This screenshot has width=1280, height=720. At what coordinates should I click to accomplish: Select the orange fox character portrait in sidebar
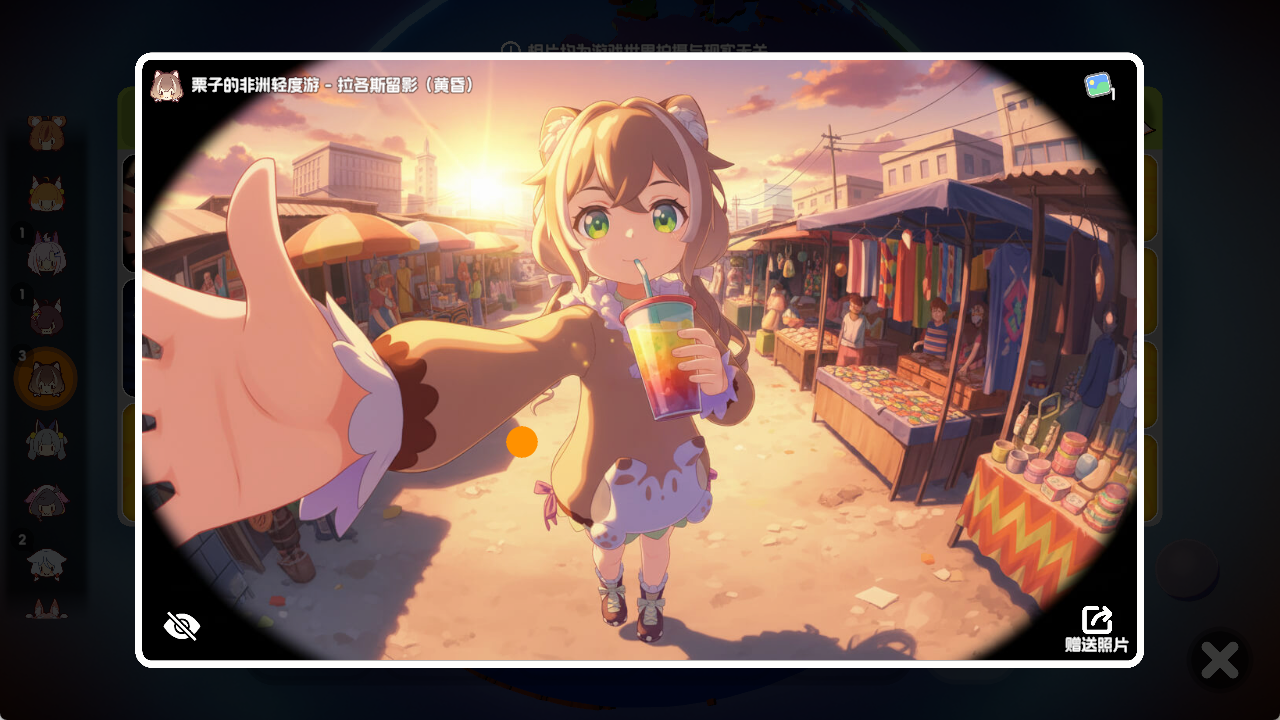(x=44, y=196)
